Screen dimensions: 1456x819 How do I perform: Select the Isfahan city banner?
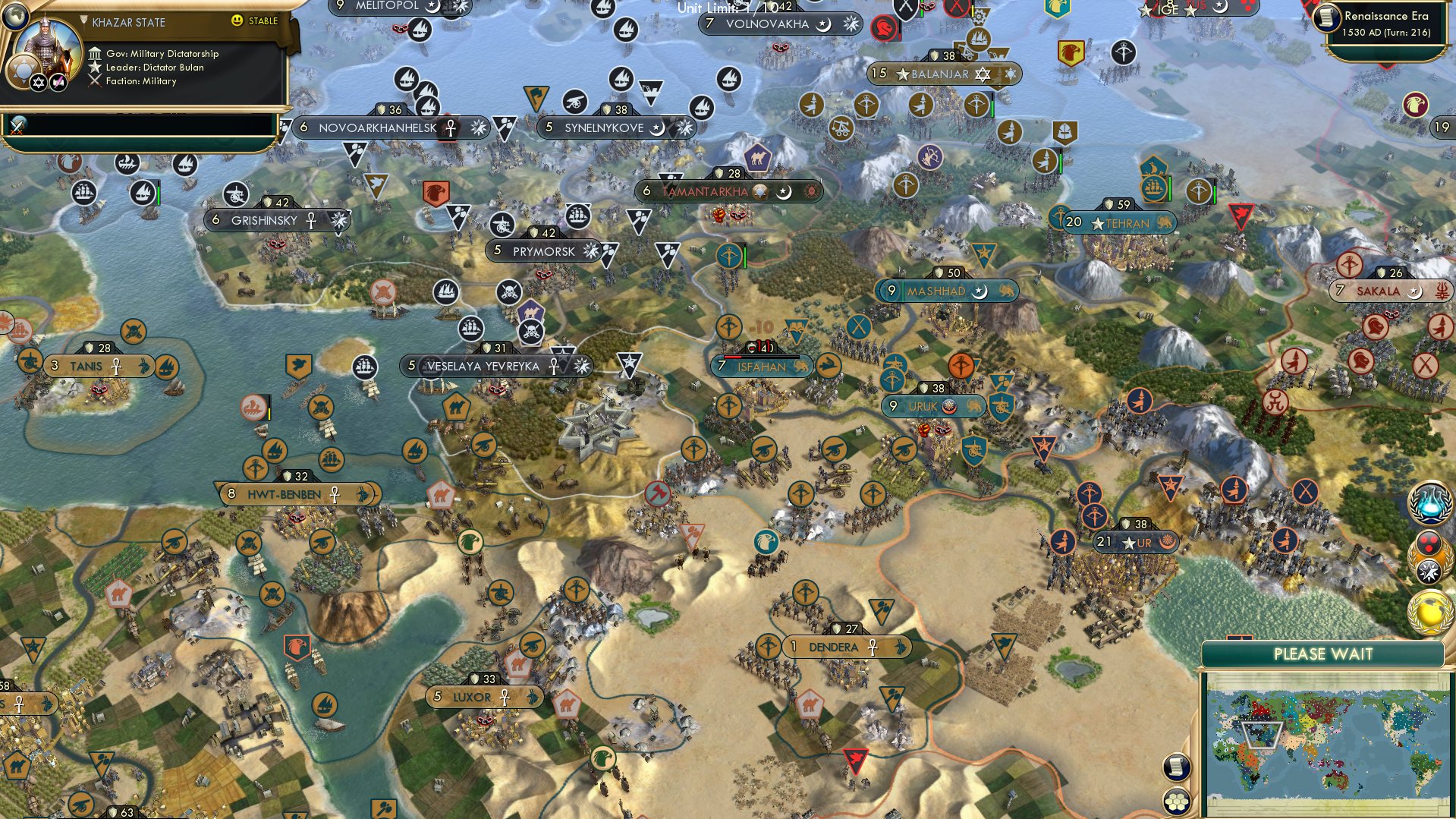[763, 367]
